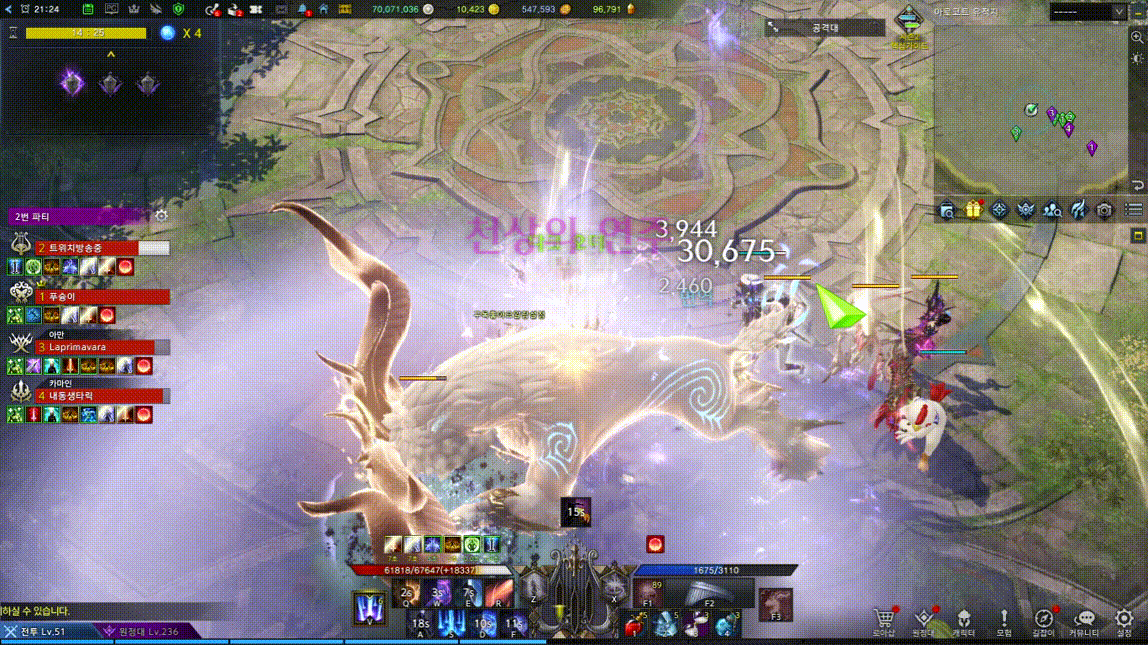This screenshot has width=1148, height=645.
Task: Use the F1 battle item slot
Action: pos(649,594)
